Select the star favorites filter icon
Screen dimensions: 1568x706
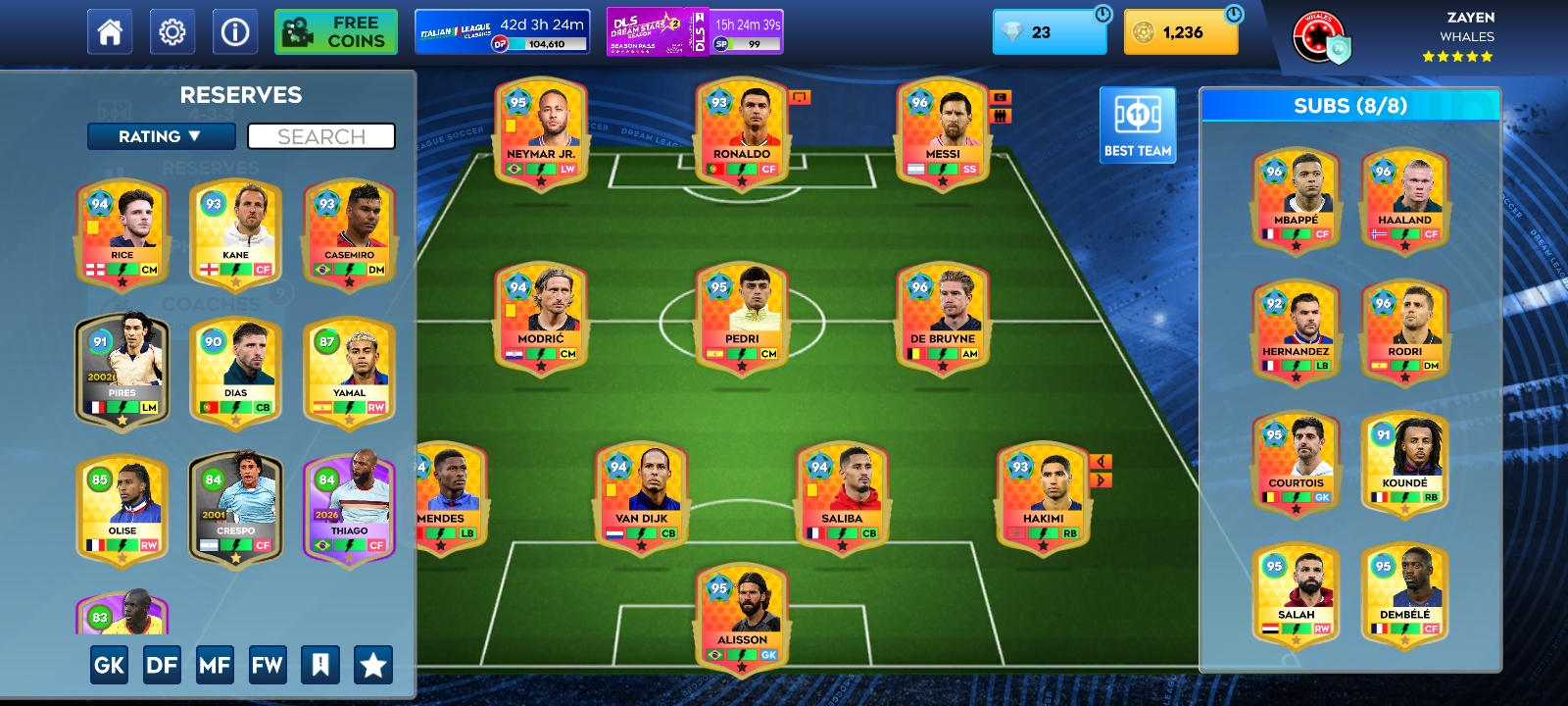(x=375, y=664)
